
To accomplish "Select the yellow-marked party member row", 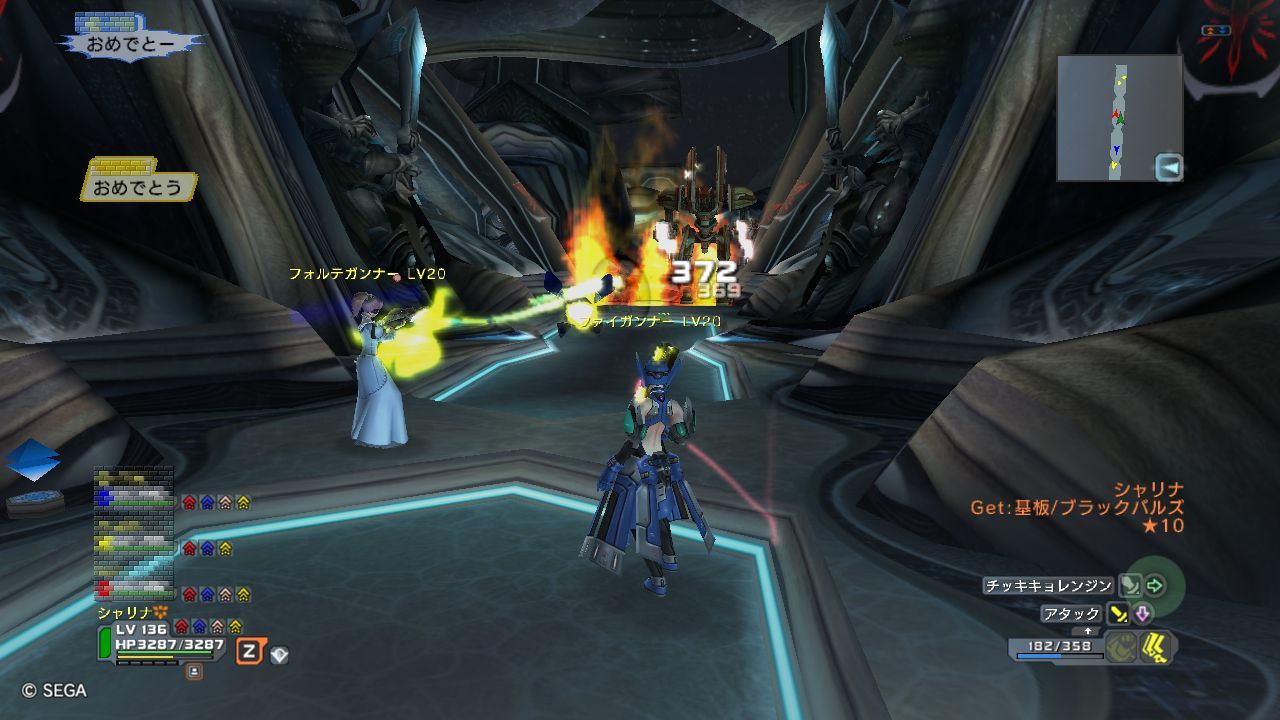I will (134, 542).
